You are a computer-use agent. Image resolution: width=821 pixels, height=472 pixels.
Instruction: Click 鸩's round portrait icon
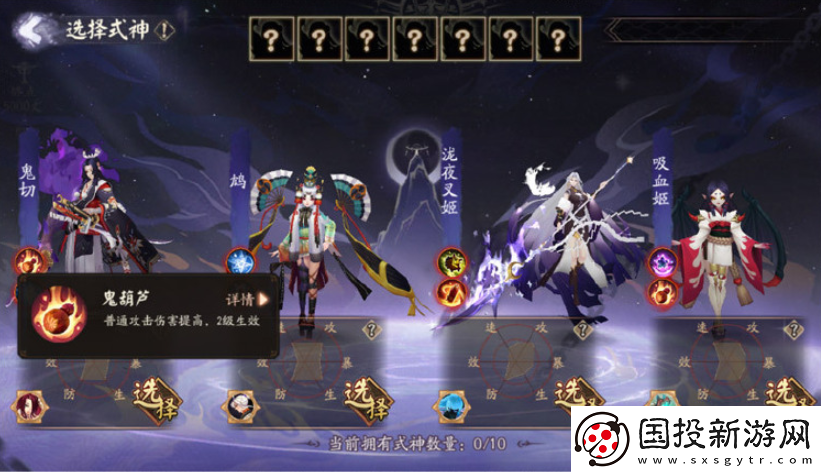[x=239, y=405]
